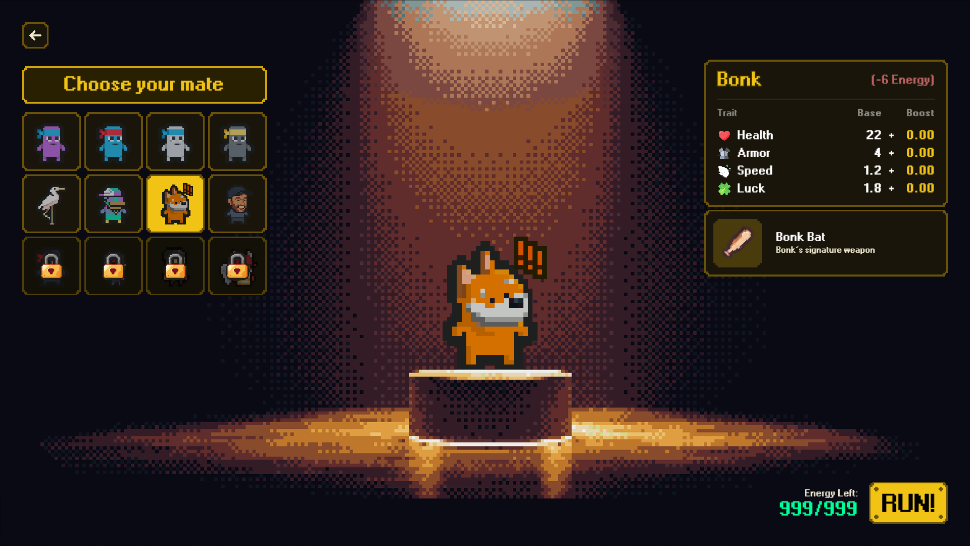Click the Bonk Bat signature weapon panel
This screenshot has width=970, height=546.
click(x=825, y=243)
